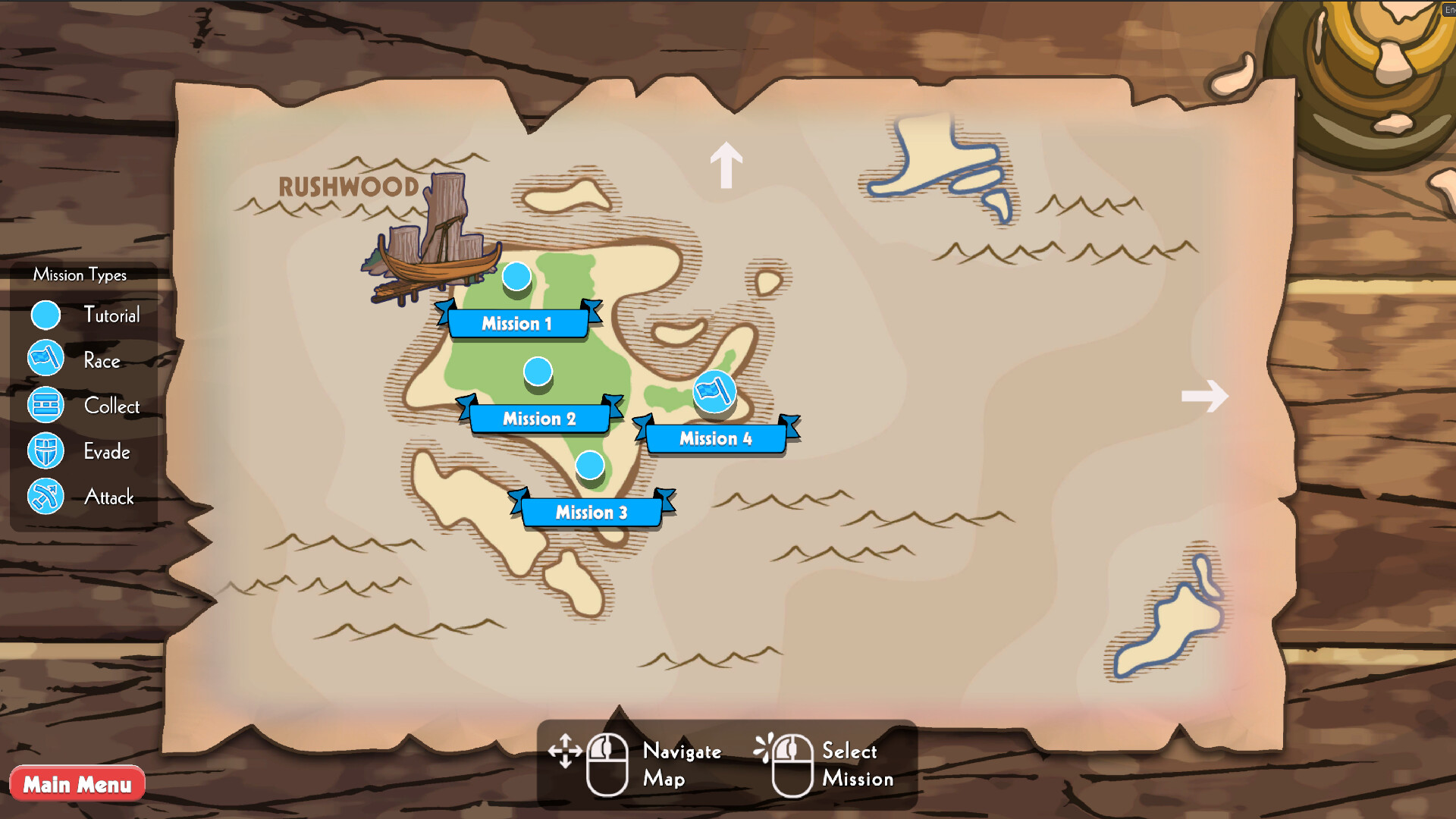Image resolution: width=1456 pixels, height=819 pixels.
Task: Select the Collect mission type icon
Action: click(45, 405)
